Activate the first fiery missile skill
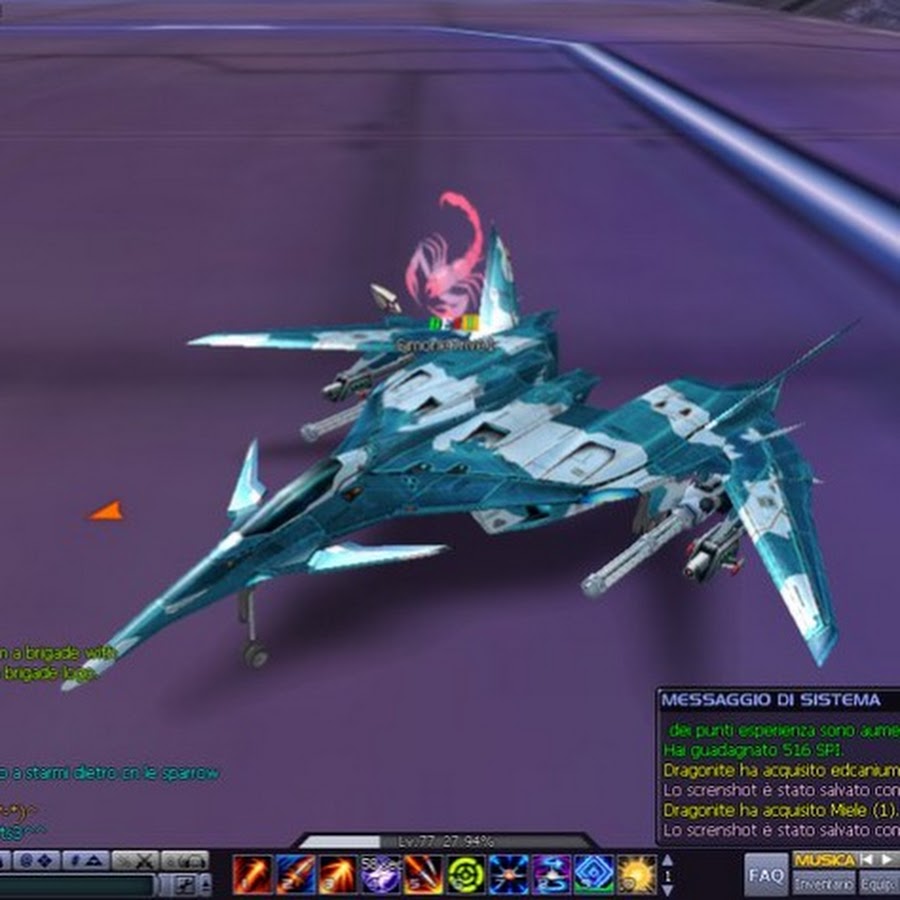This screenshot has height=900, width=900. 252,874
